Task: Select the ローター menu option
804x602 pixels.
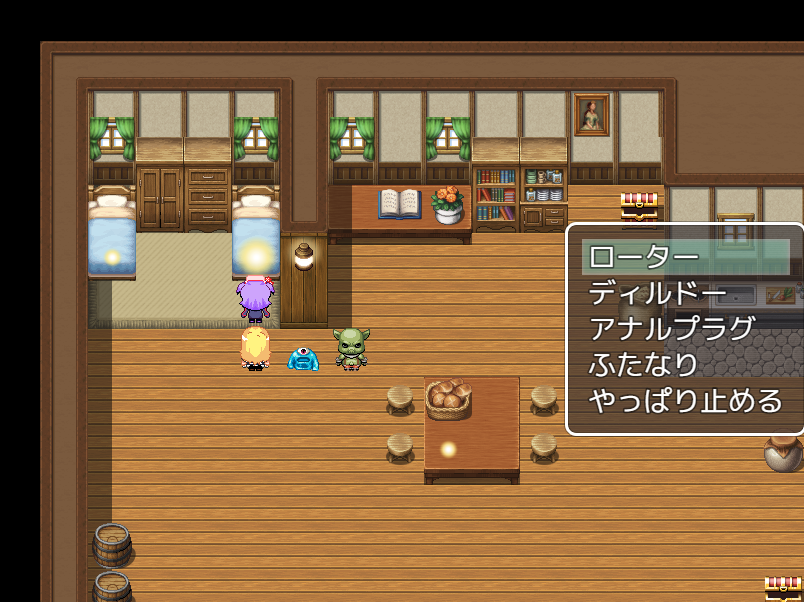Action: tap(644, 257)
